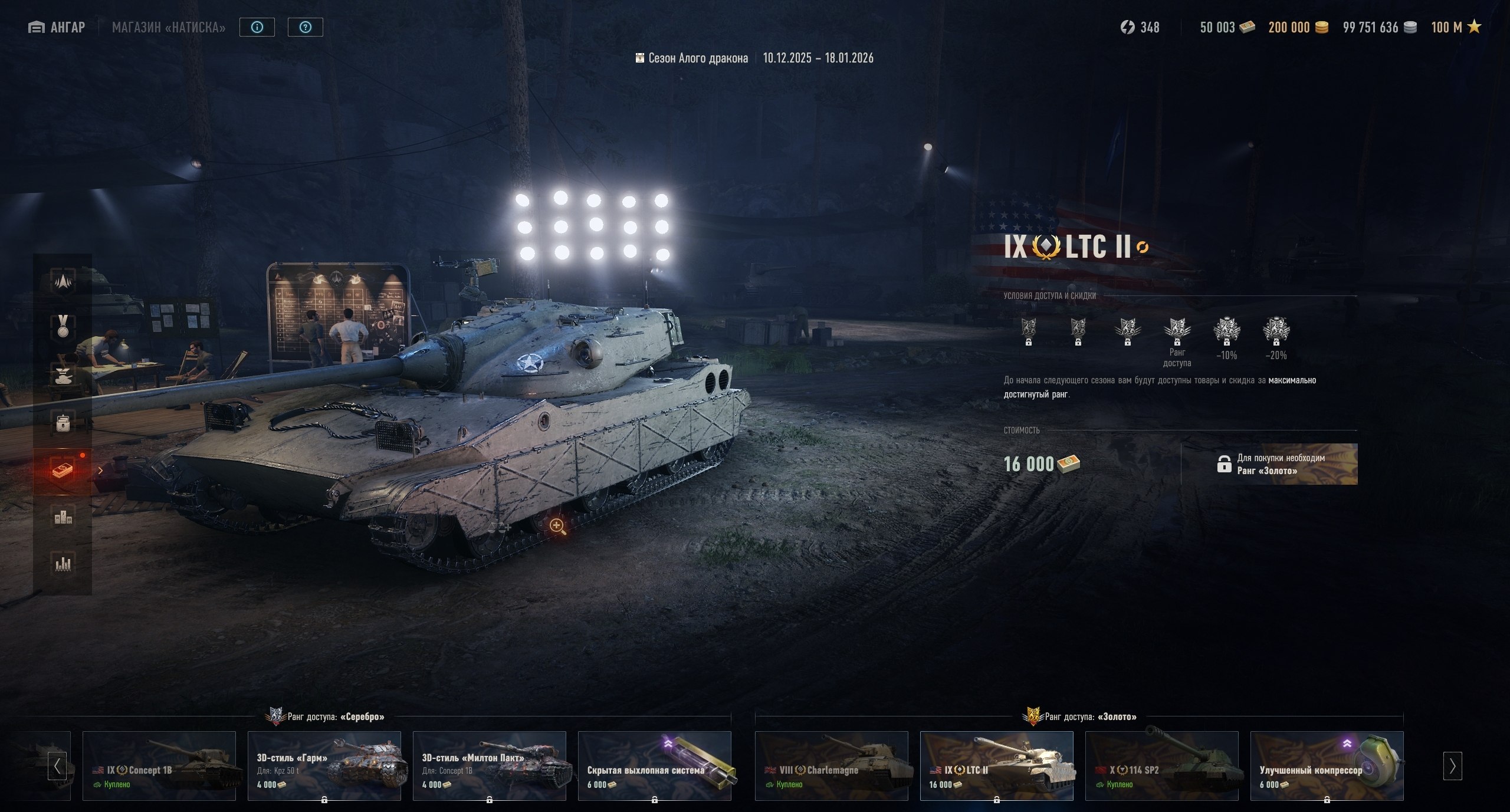Click the magnifier zoom icon on tank

tap(557, 526)
